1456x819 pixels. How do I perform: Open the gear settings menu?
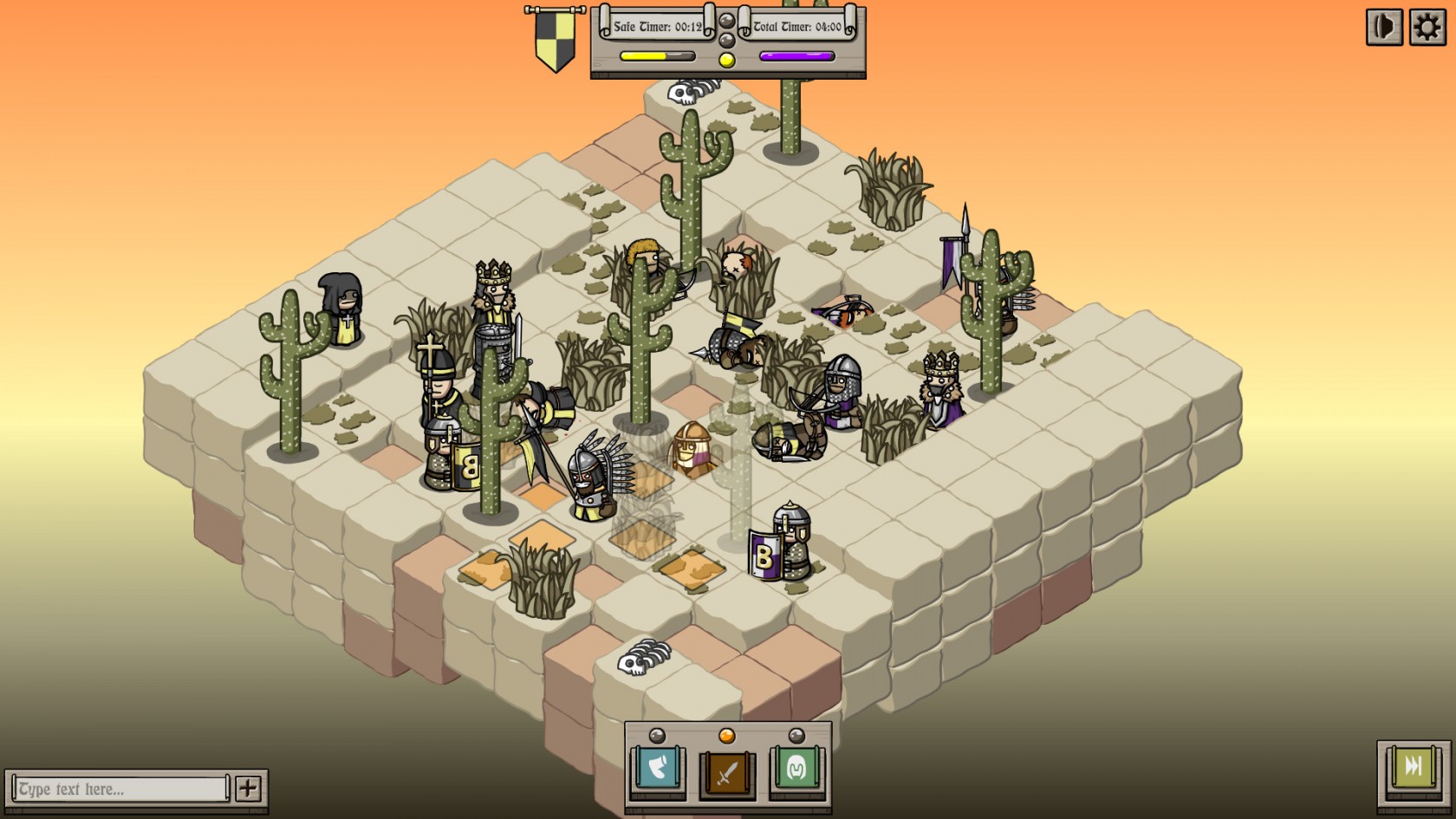click(x=1427, y=28)
